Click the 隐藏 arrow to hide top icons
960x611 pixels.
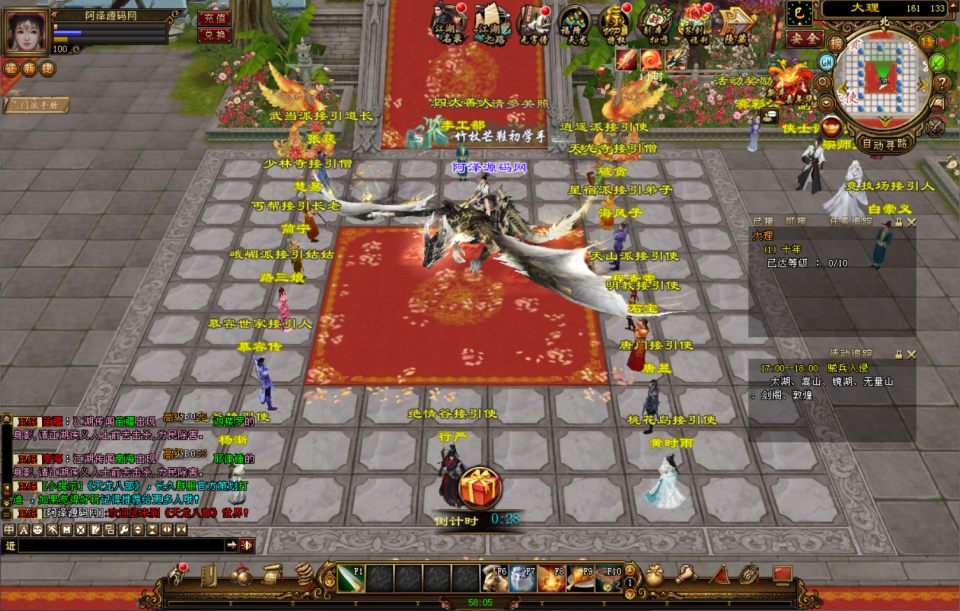tap(736, 20)
